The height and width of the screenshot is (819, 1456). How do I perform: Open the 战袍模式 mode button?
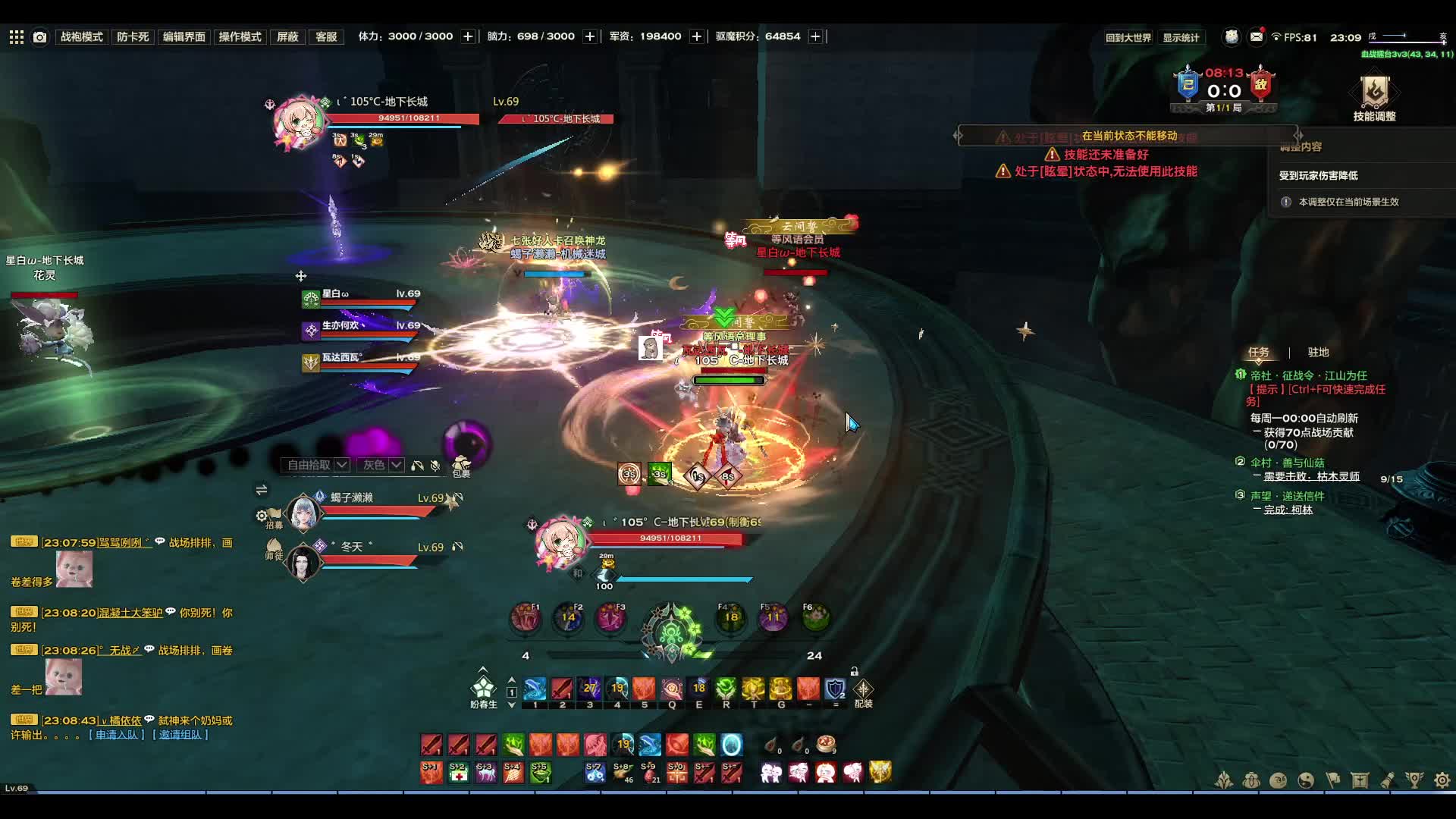coord(81,36)
